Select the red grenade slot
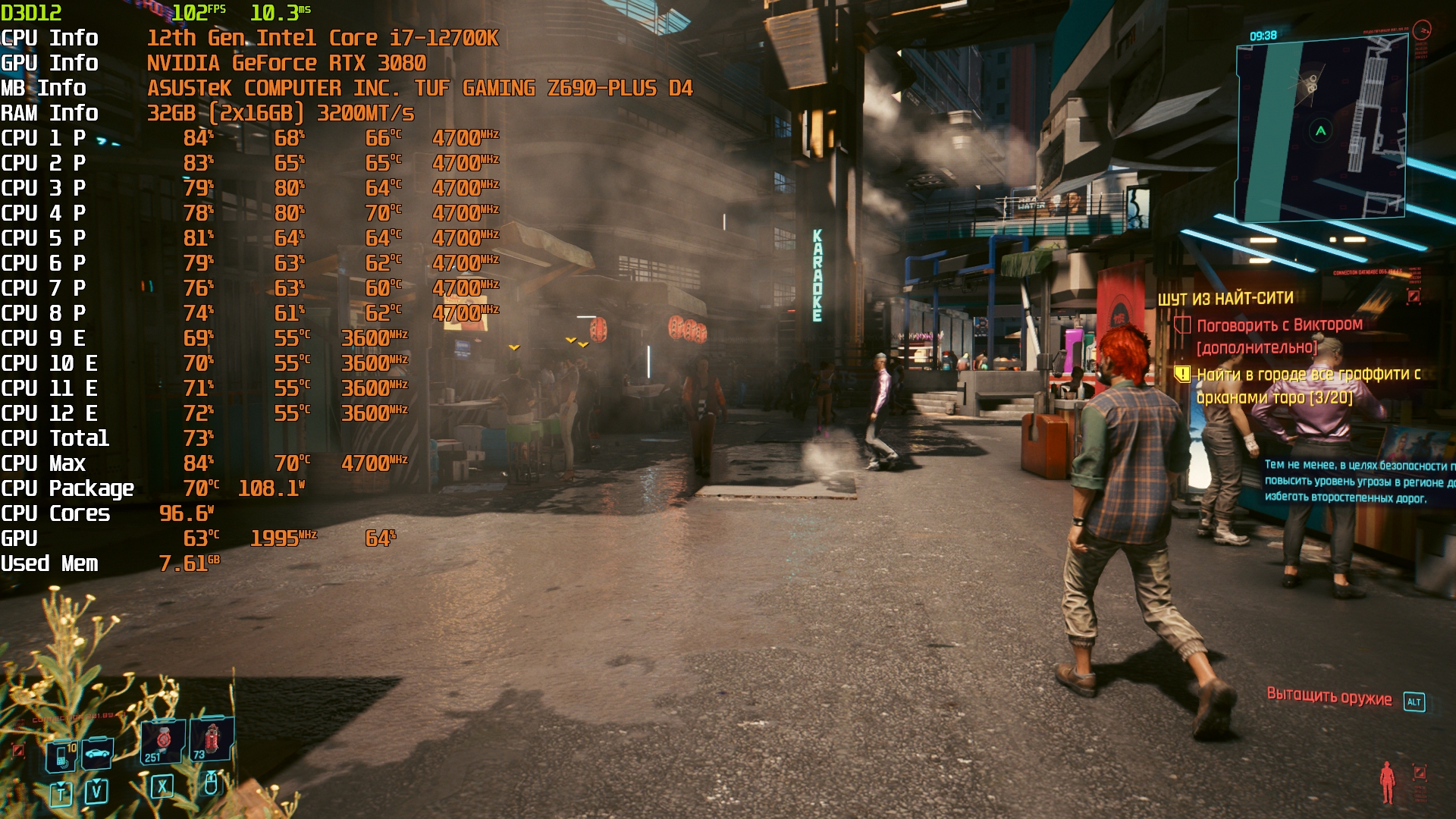 coord(212,739)
